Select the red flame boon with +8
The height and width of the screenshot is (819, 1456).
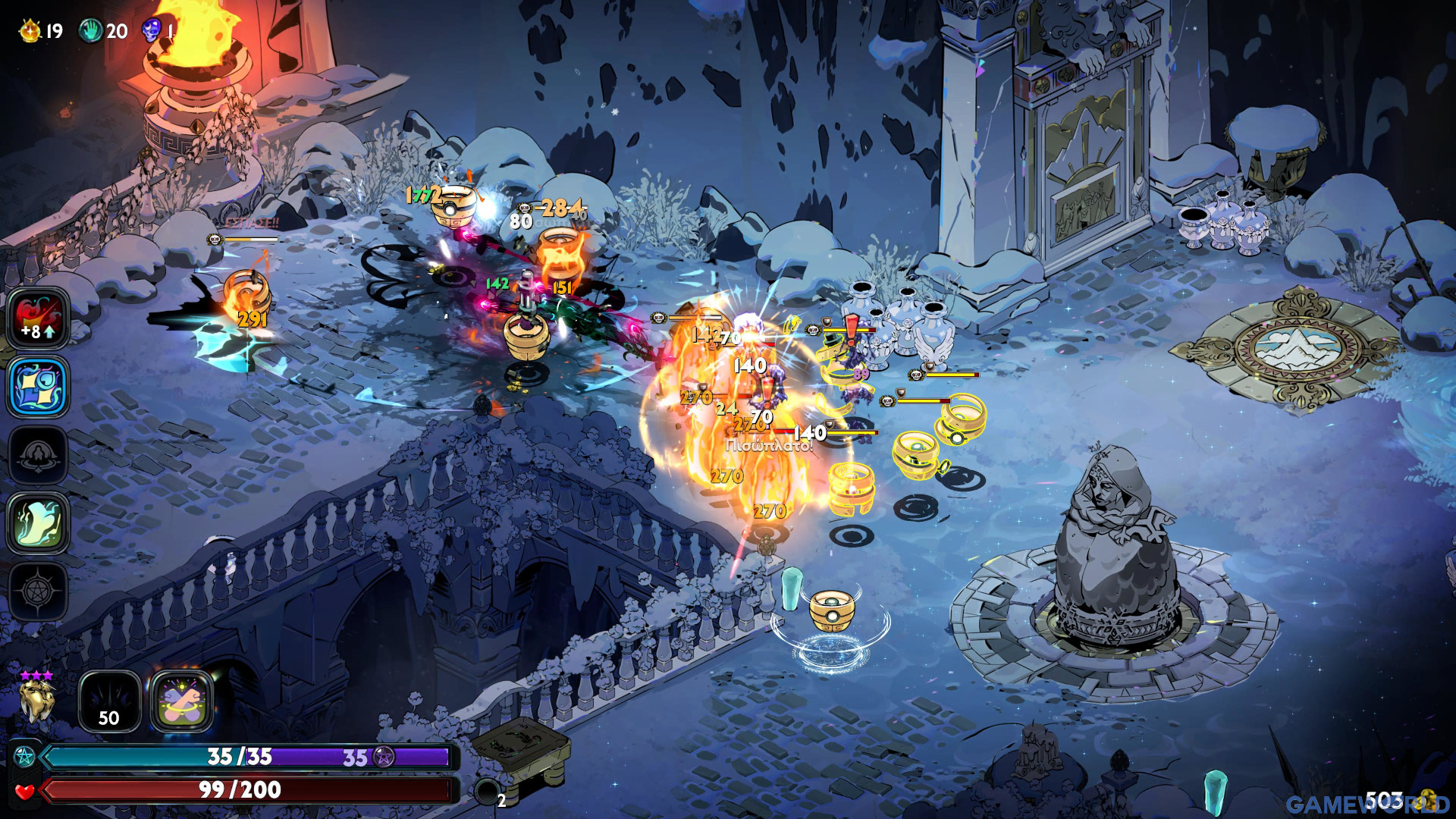pos(38,318)
